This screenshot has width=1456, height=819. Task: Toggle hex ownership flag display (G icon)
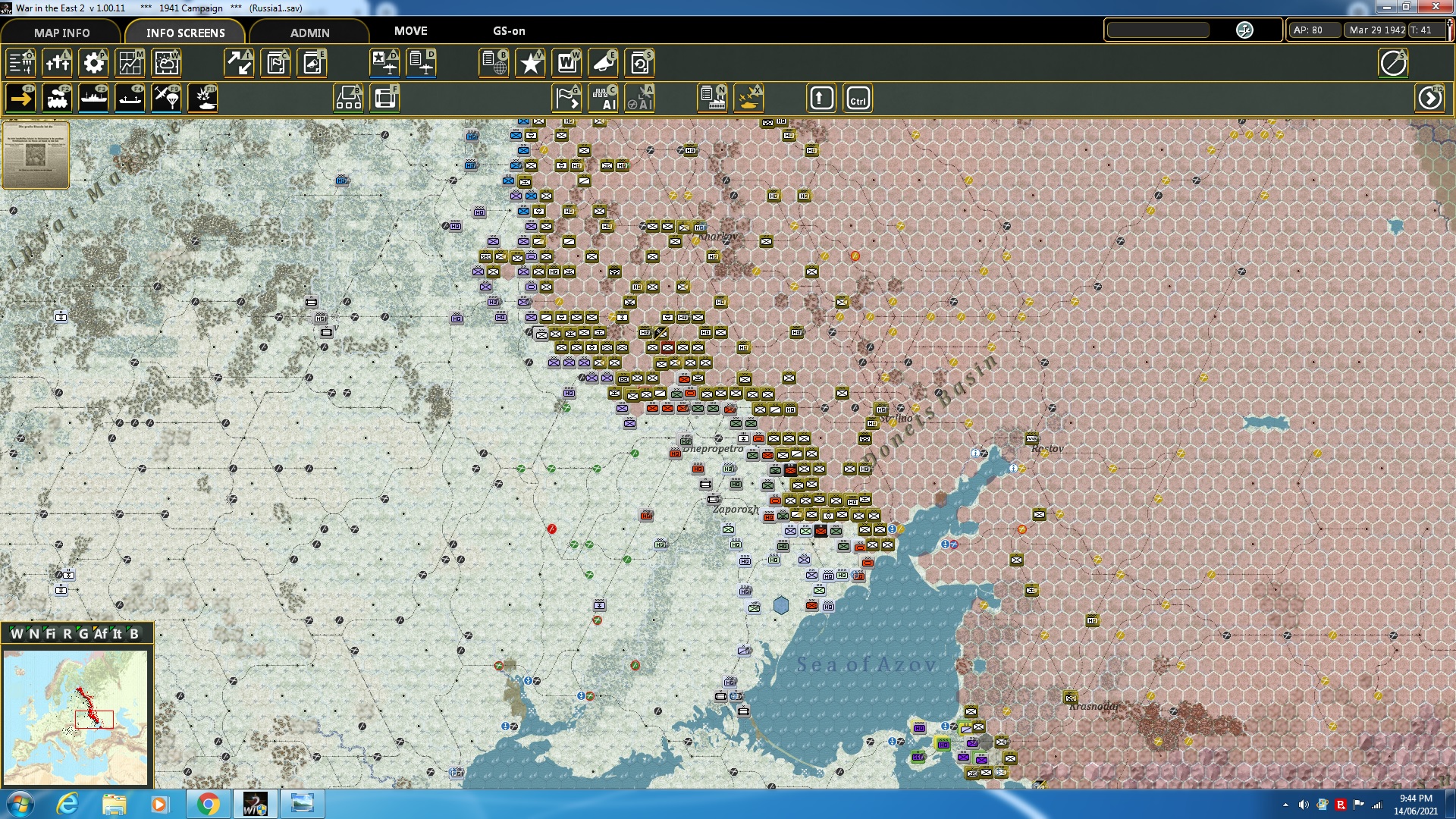(566, 98)
